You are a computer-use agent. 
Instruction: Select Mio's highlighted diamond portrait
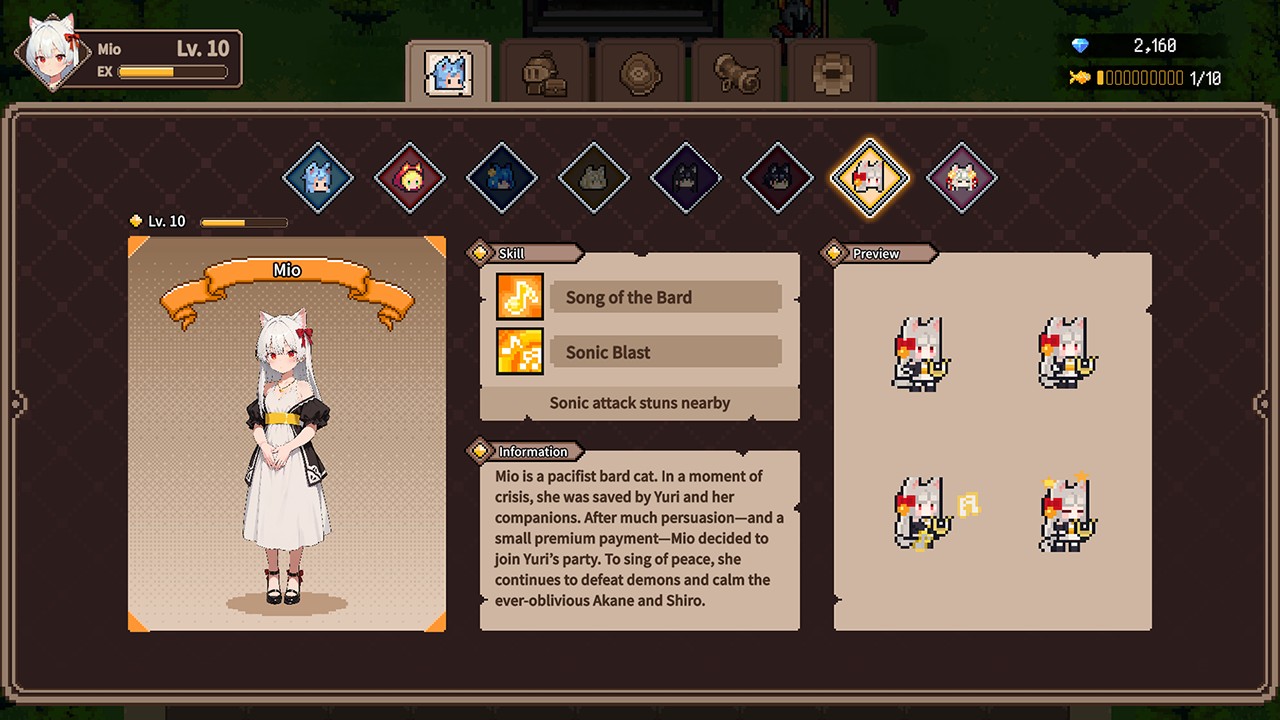[x=869, y=178]
